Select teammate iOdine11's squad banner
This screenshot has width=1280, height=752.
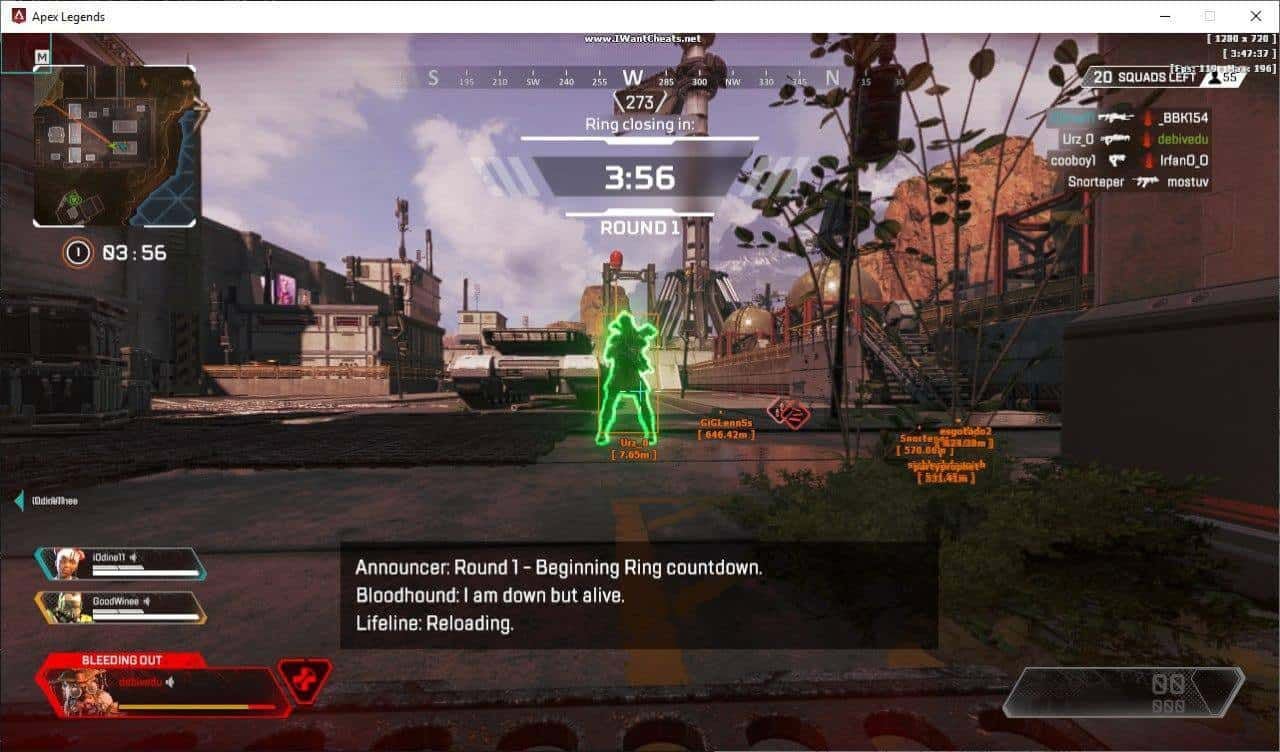tap(121, 564)
